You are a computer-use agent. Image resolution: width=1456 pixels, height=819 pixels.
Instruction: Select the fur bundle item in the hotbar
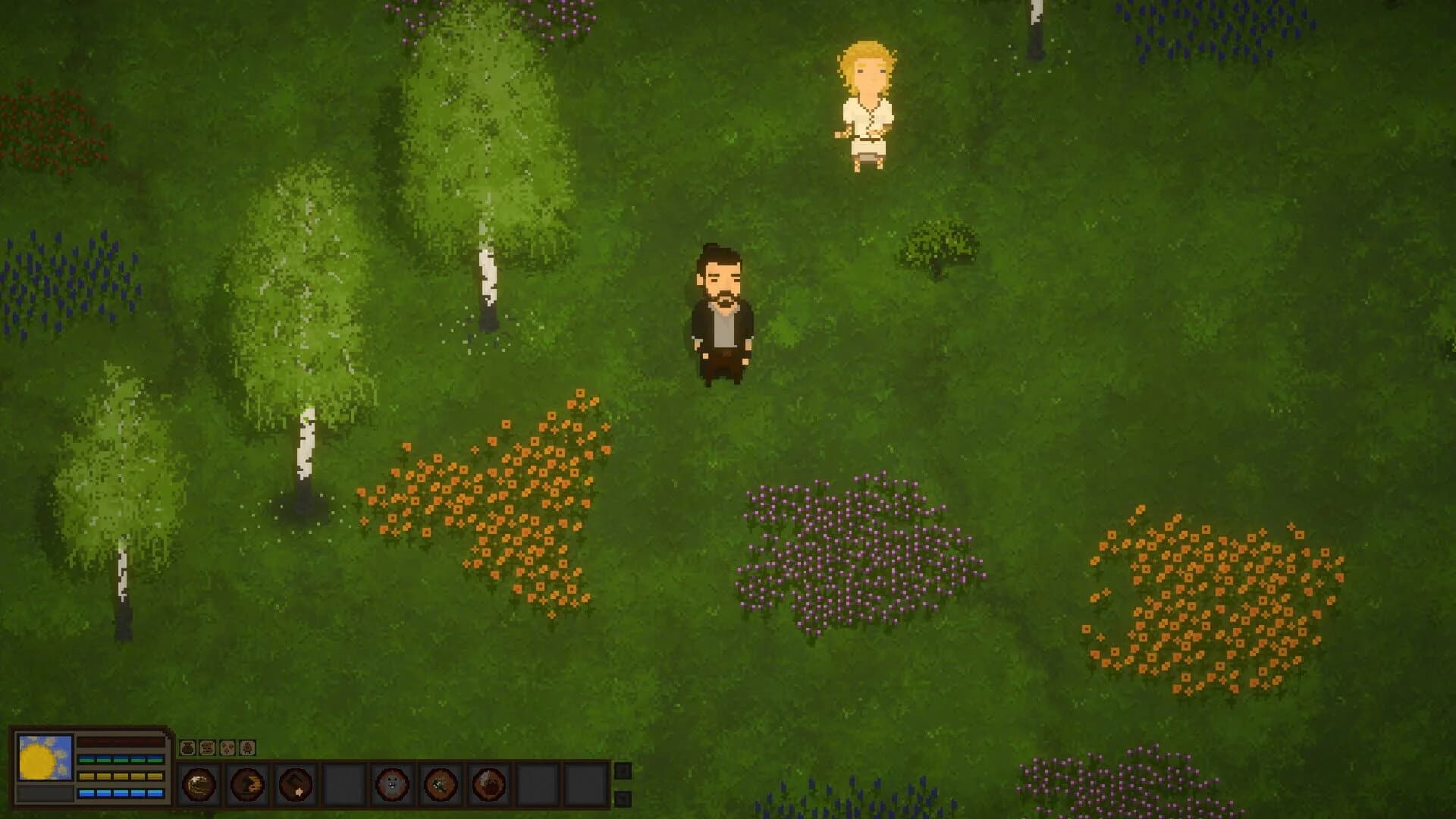coord(487,786)
